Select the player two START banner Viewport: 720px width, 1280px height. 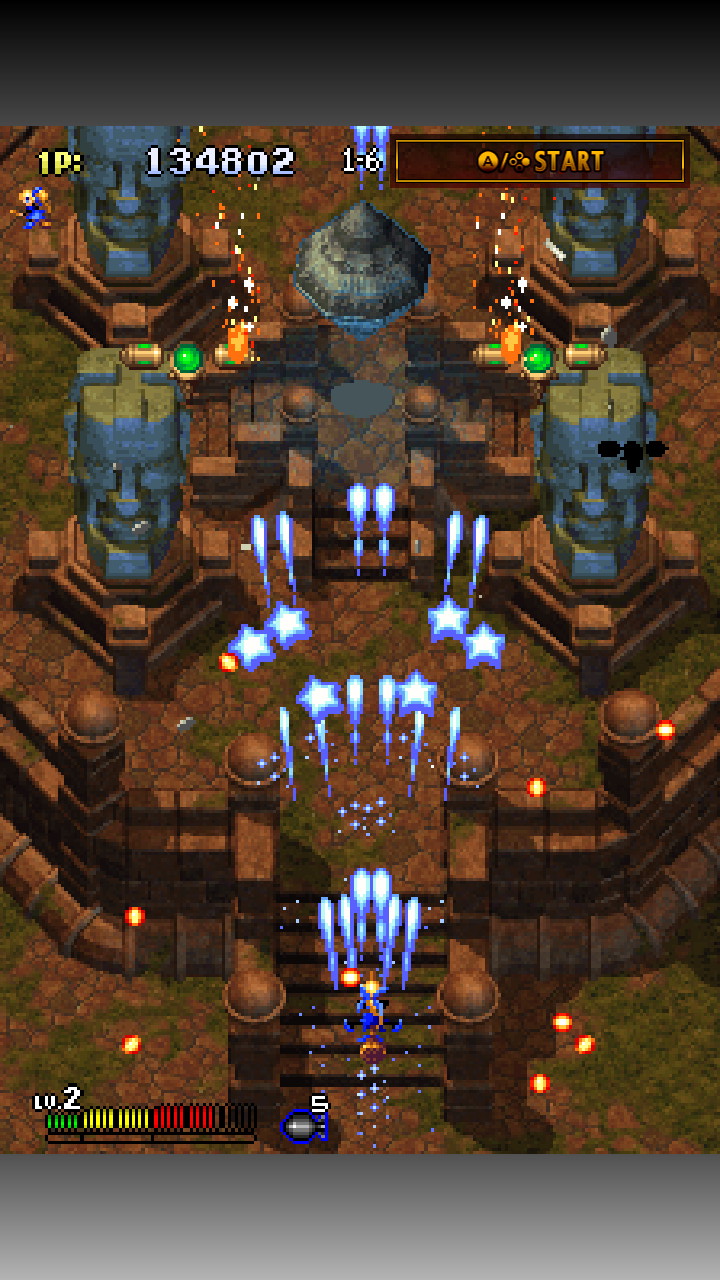coord(540,161)
